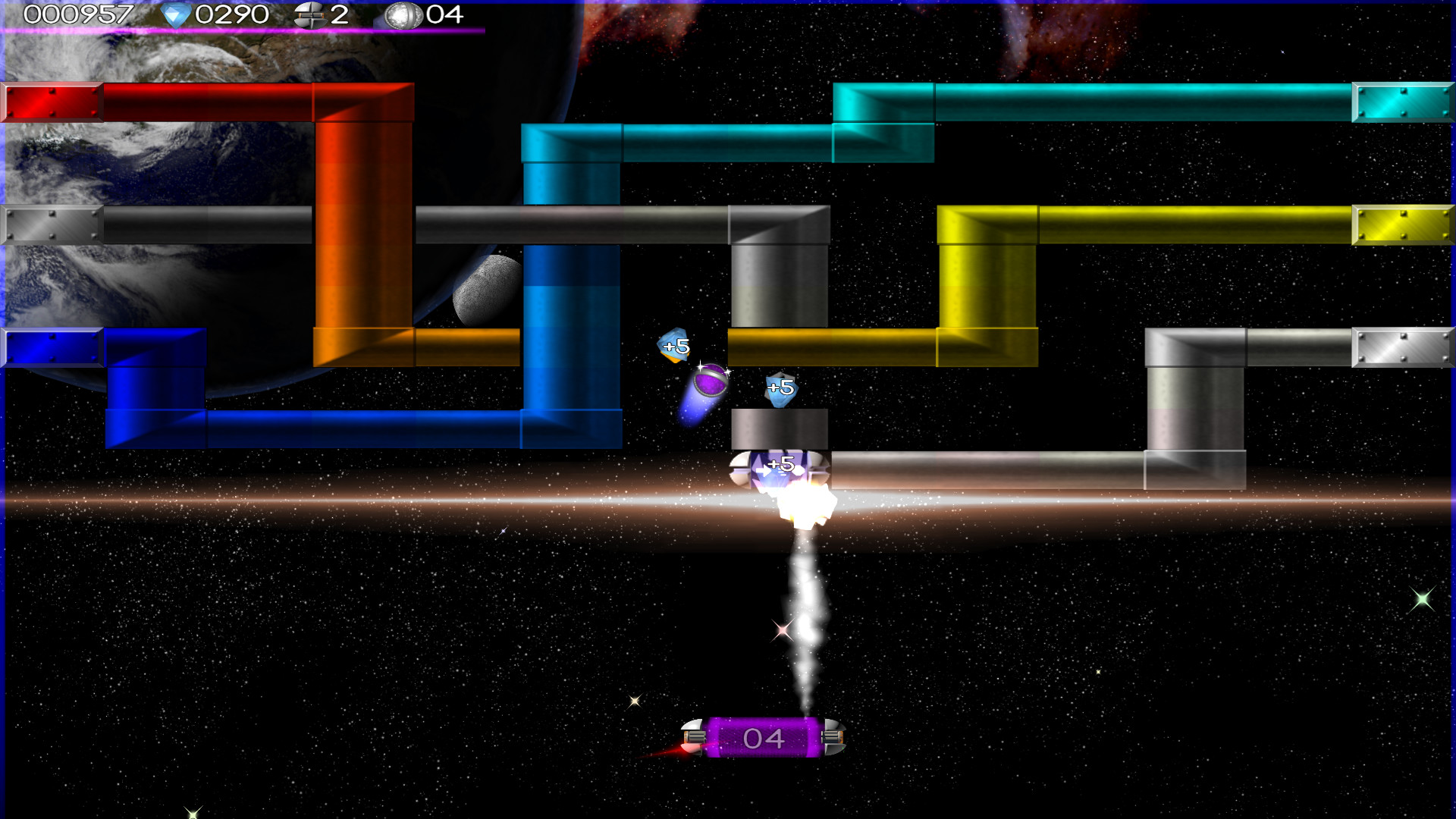The height and width of the screenshot is (819, 1456).
Task: Click the diamond gem counter icon
Action: coord(175,14)
